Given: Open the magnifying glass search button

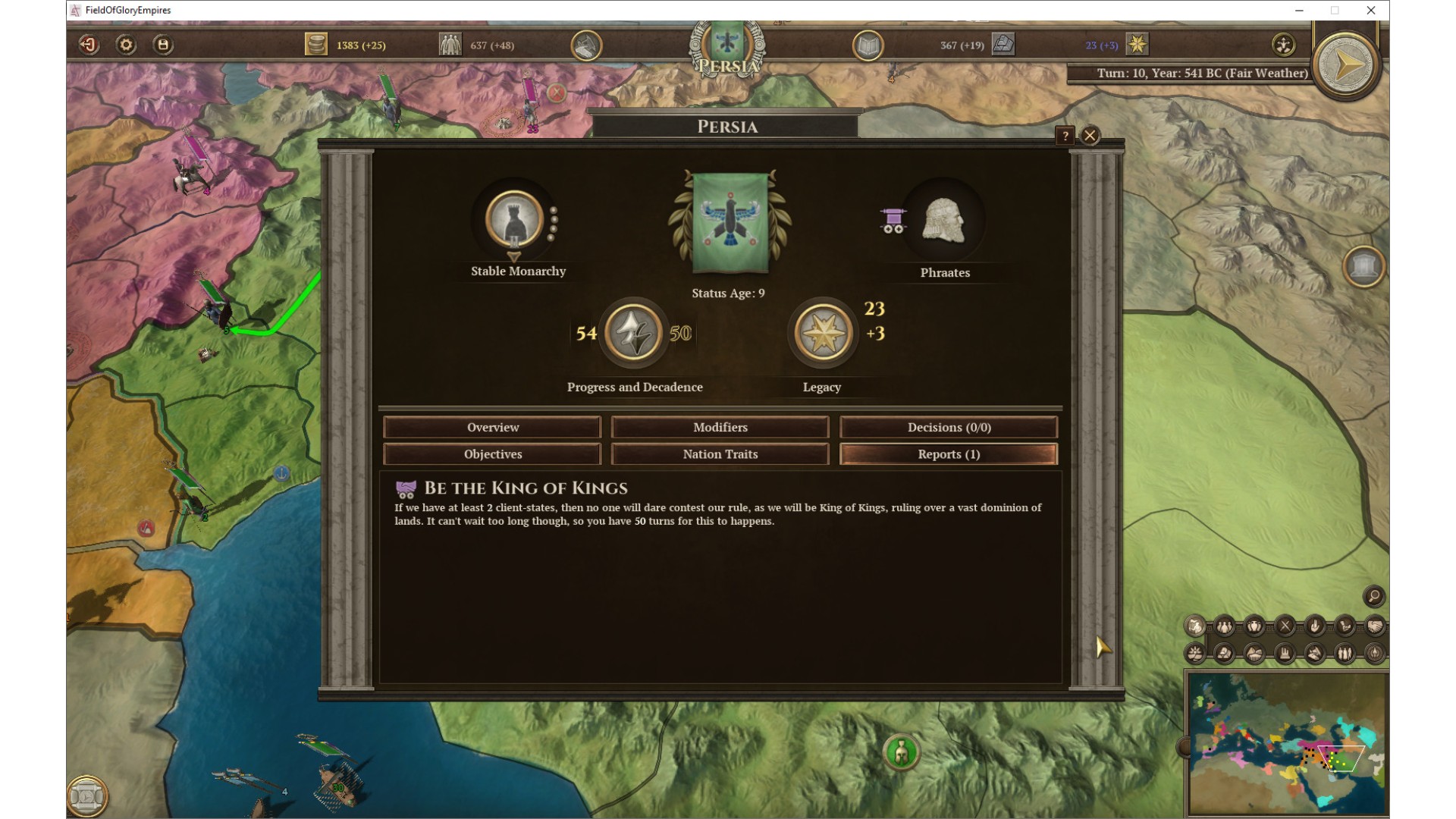Looking at the screenshot, I should pos(1373,596).
